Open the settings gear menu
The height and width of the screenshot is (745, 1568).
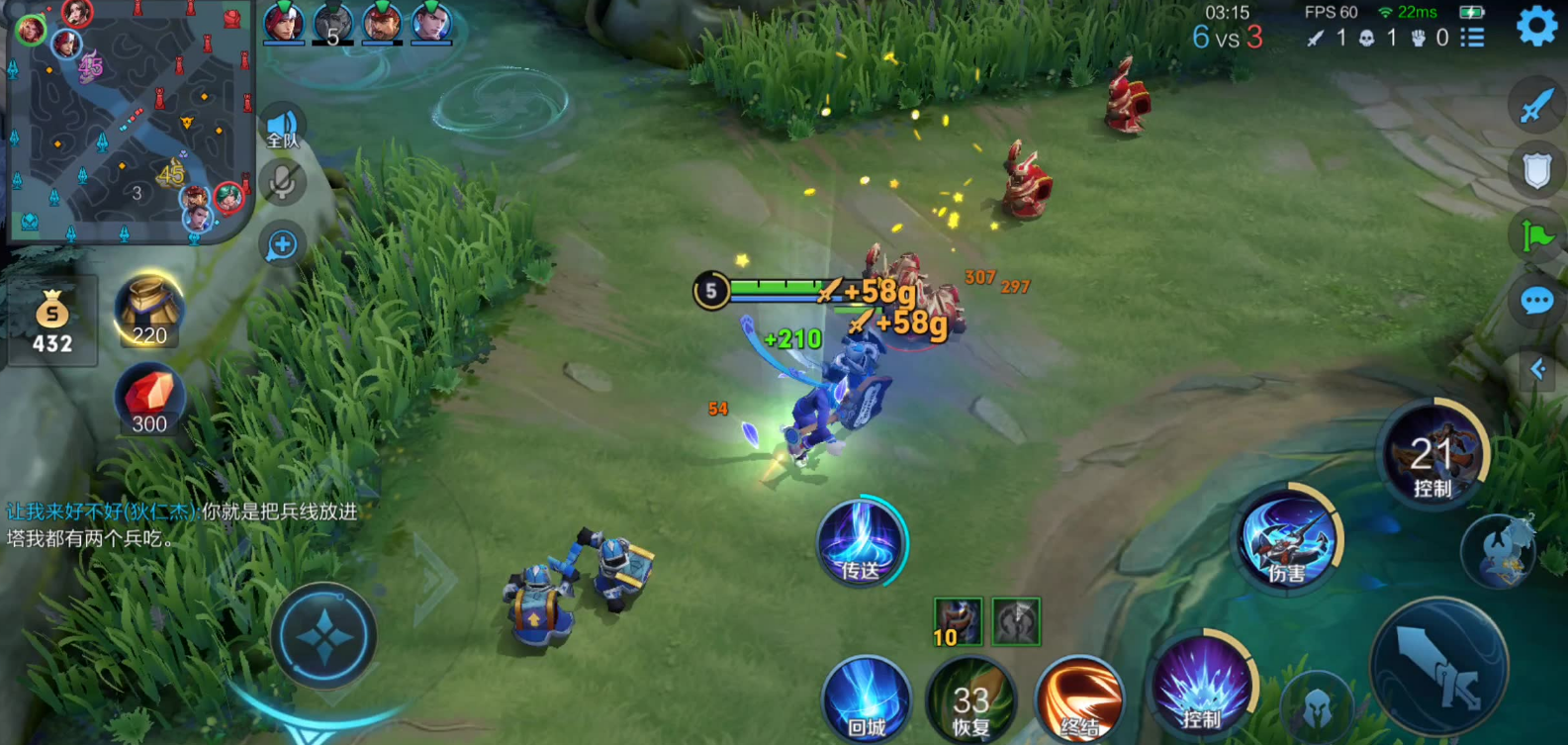pos(1535,27)
